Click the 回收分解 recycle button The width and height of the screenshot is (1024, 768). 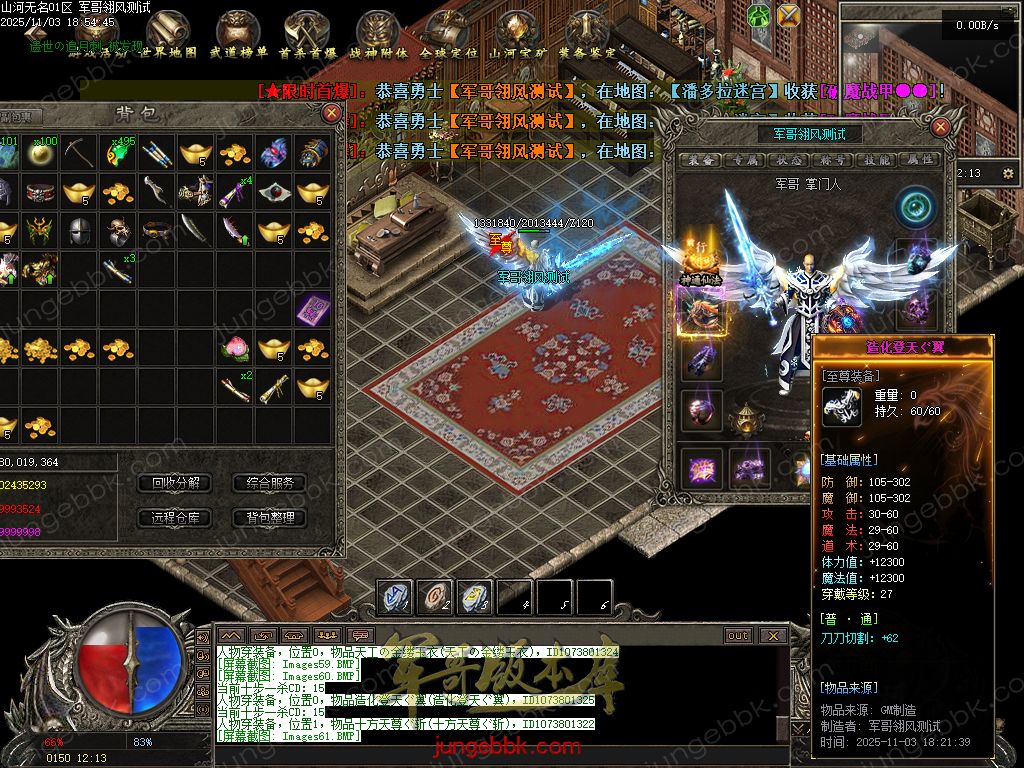(x=175, y=483)
